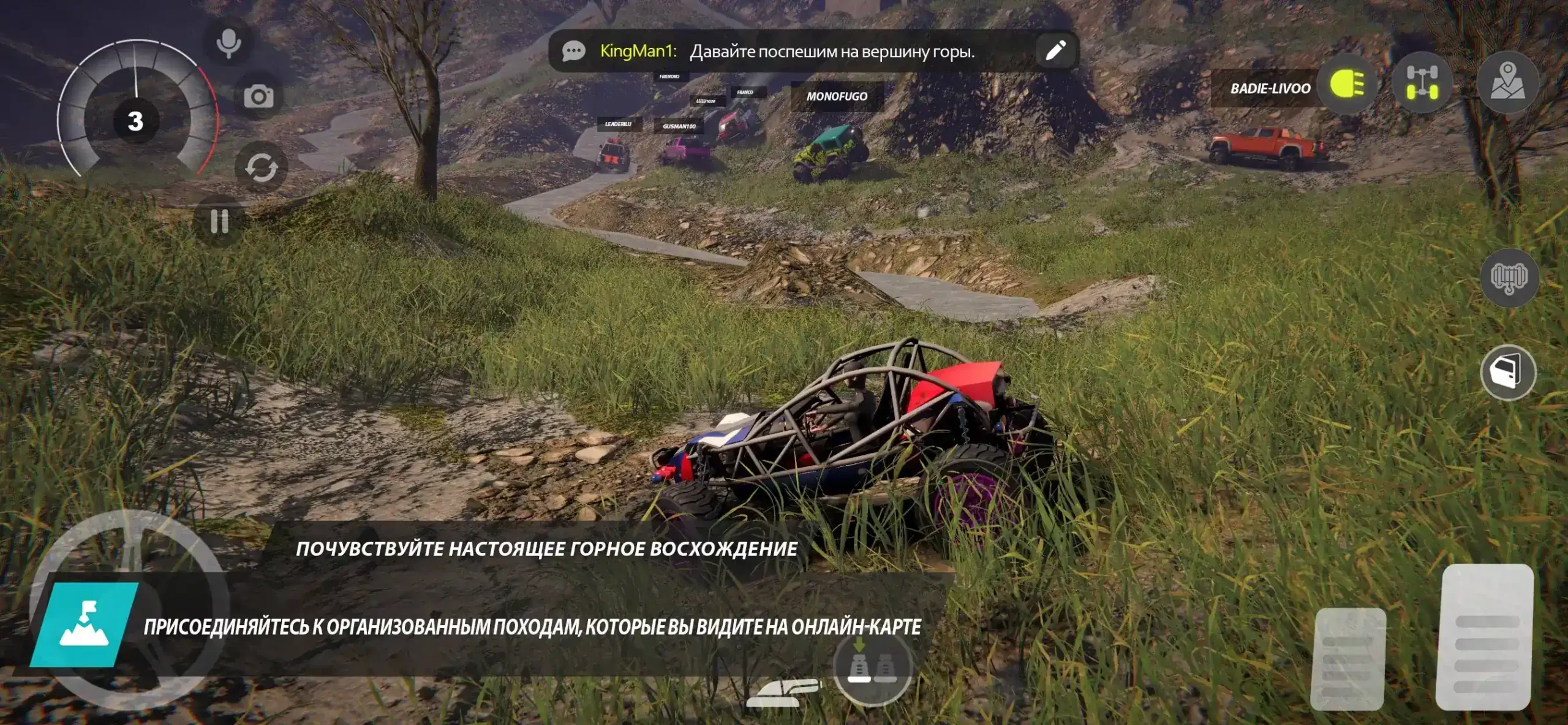Activate the winch button
This screenshot has height=725, width=1568.
(1509, 278)
